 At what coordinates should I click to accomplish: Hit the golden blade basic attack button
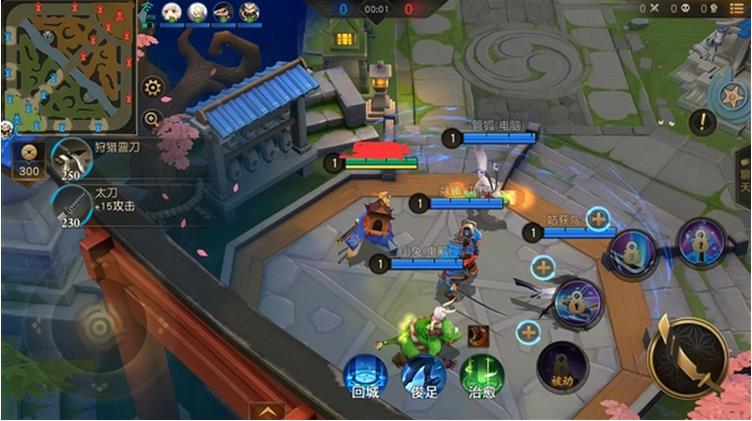(687, 357)
